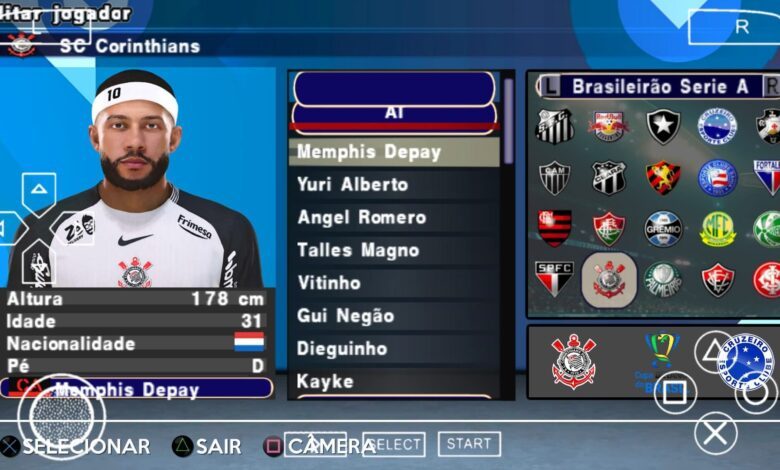This screenshot has height=470, width=780.
Task: Choose the Ceará club crest
Action: tap(608, 178)
